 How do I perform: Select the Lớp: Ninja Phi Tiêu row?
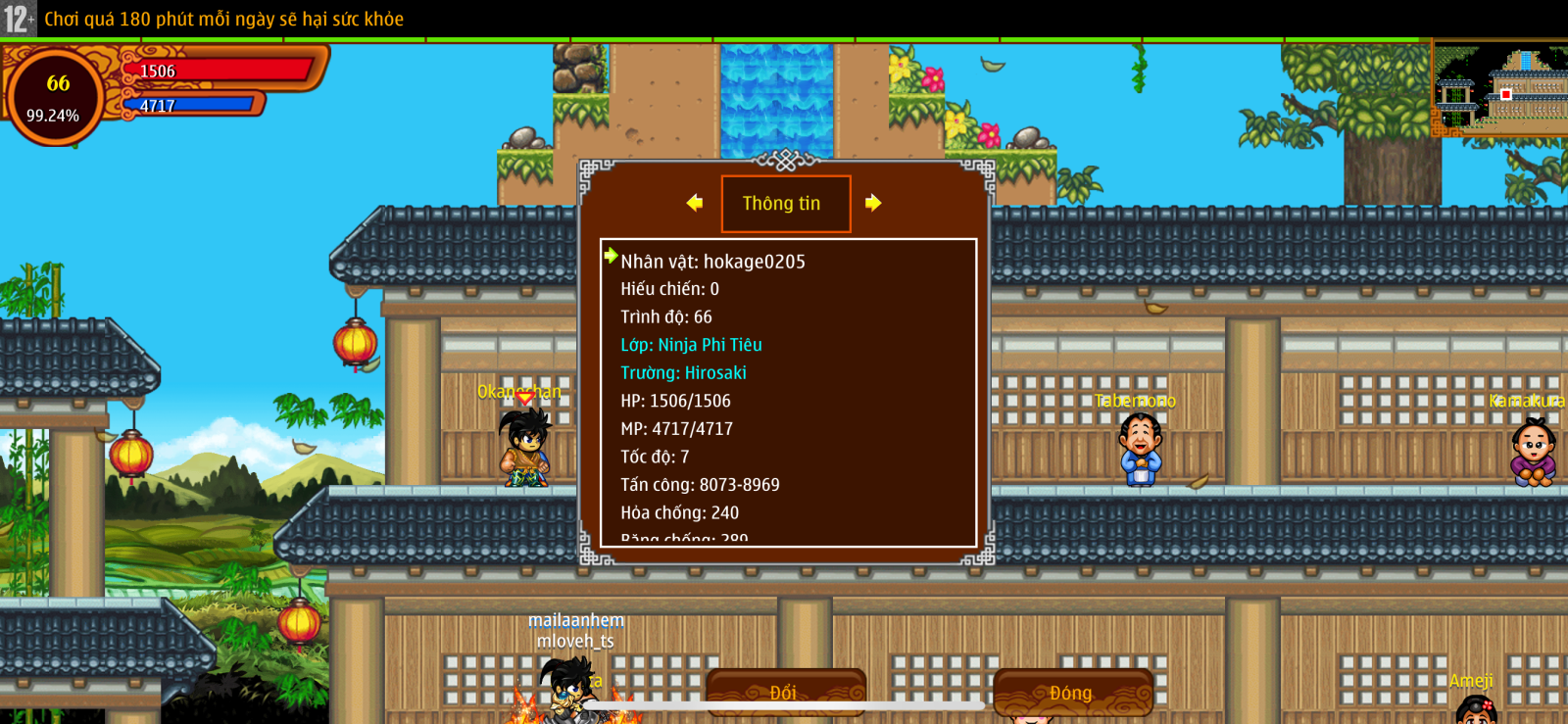tap(691, 345)
